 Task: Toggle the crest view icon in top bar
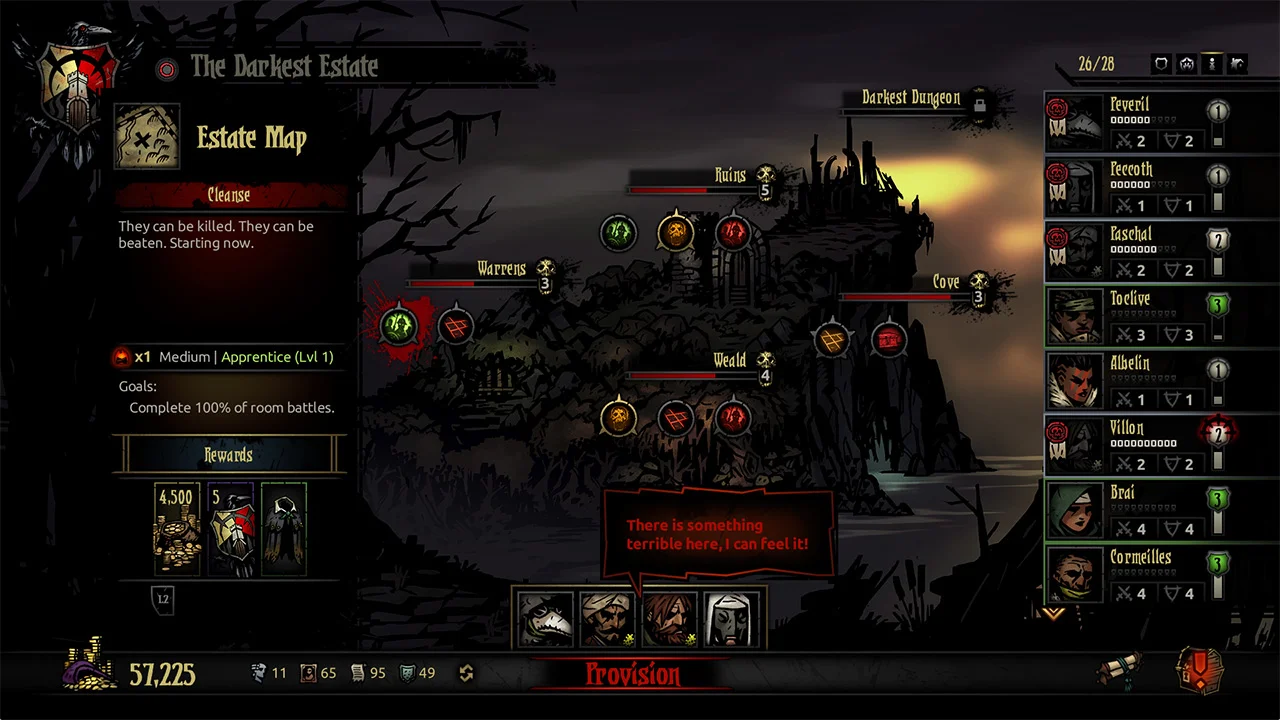click(1186, 64)
